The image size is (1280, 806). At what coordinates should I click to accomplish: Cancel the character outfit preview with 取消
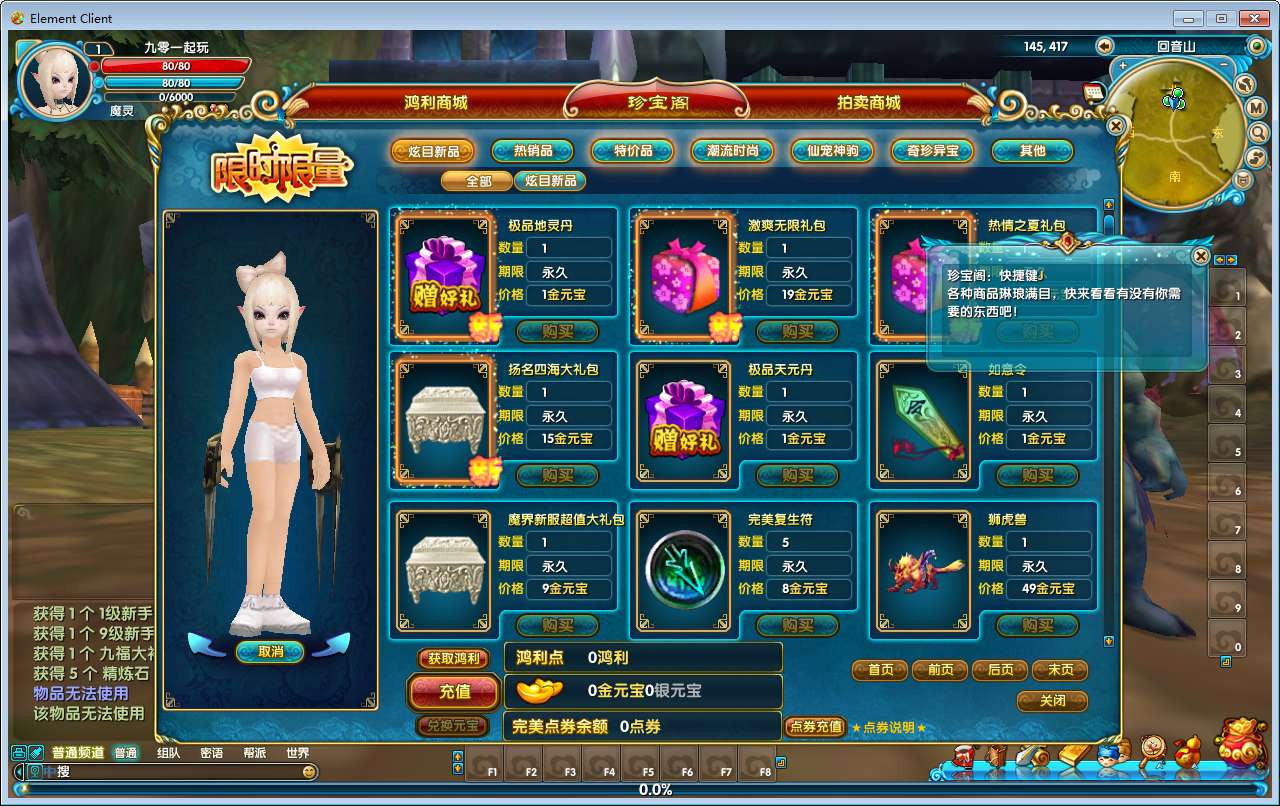270,651
